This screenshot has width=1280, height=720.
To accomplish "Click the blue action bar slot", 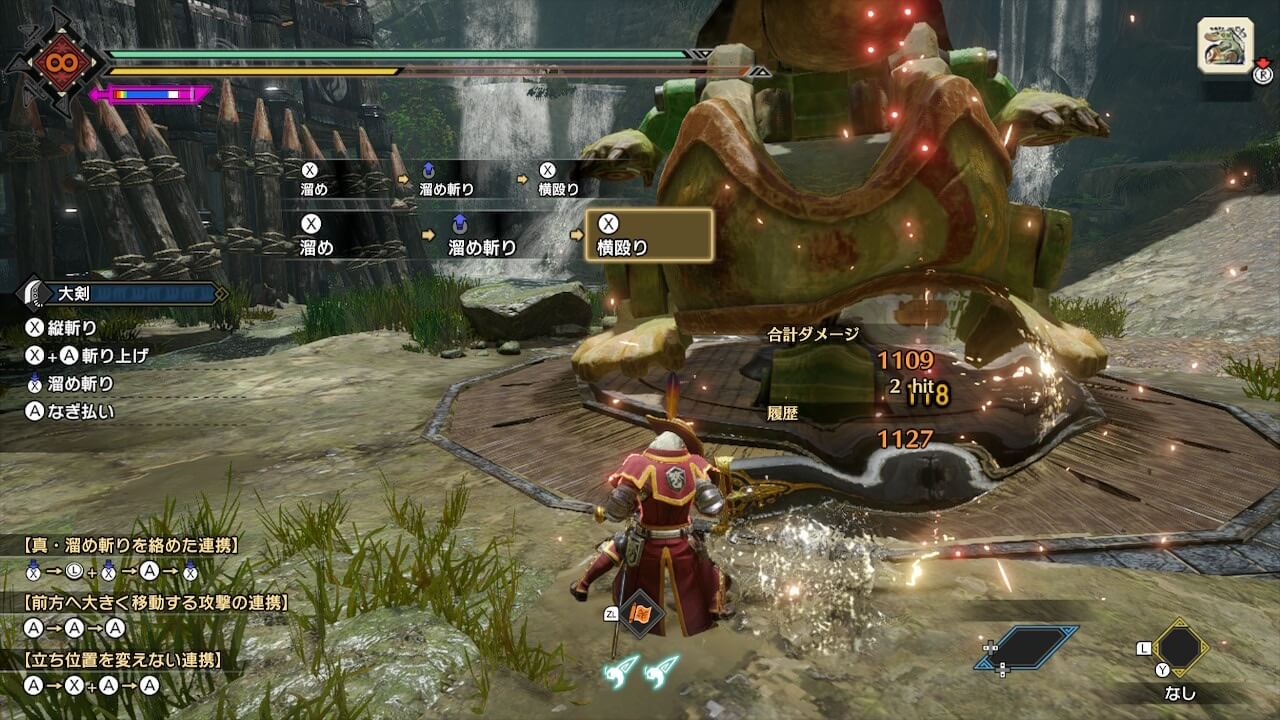I will coord(1027,648).
